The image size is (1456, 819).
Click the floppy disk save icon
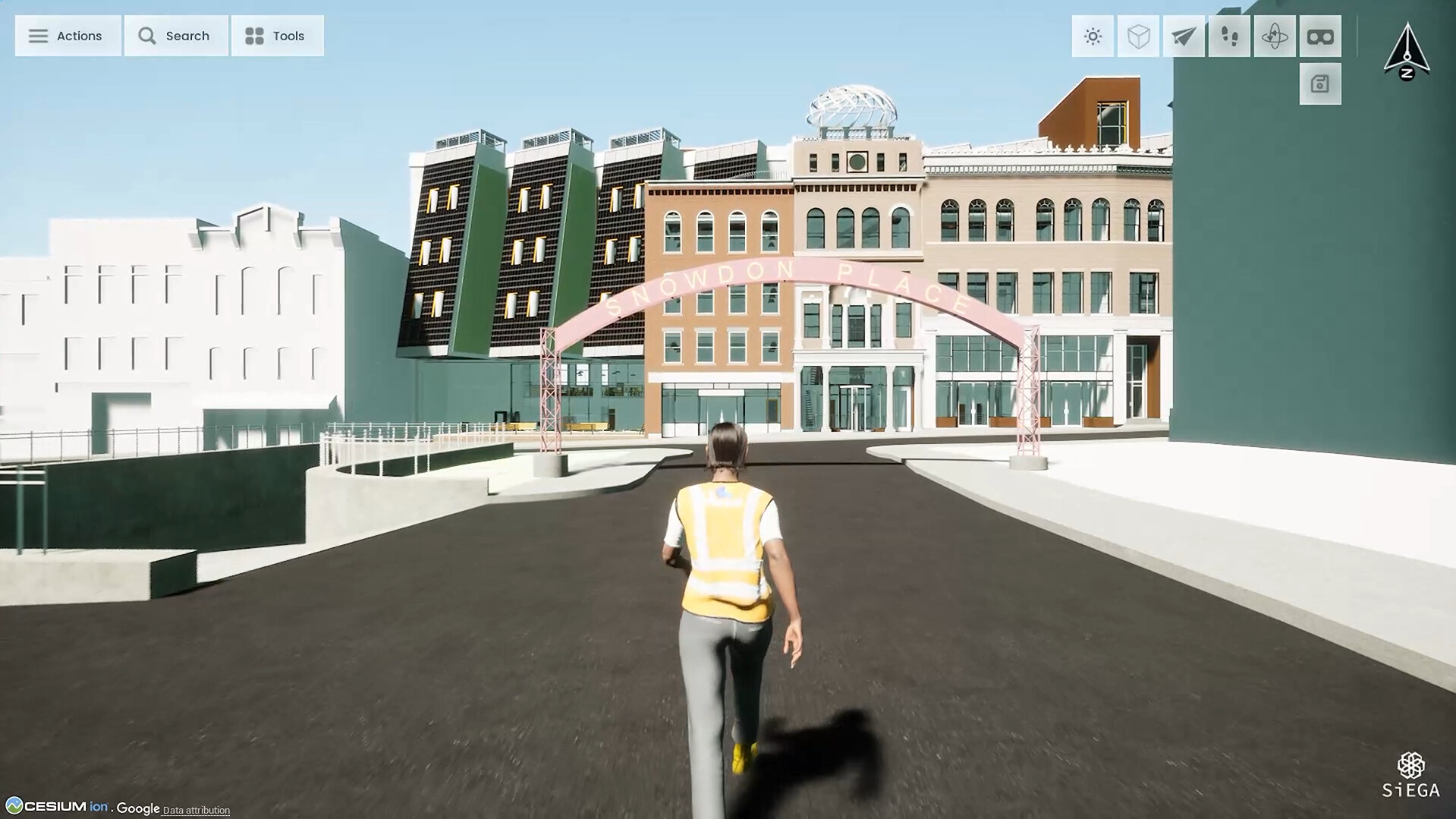click(x=1320, y=84)
